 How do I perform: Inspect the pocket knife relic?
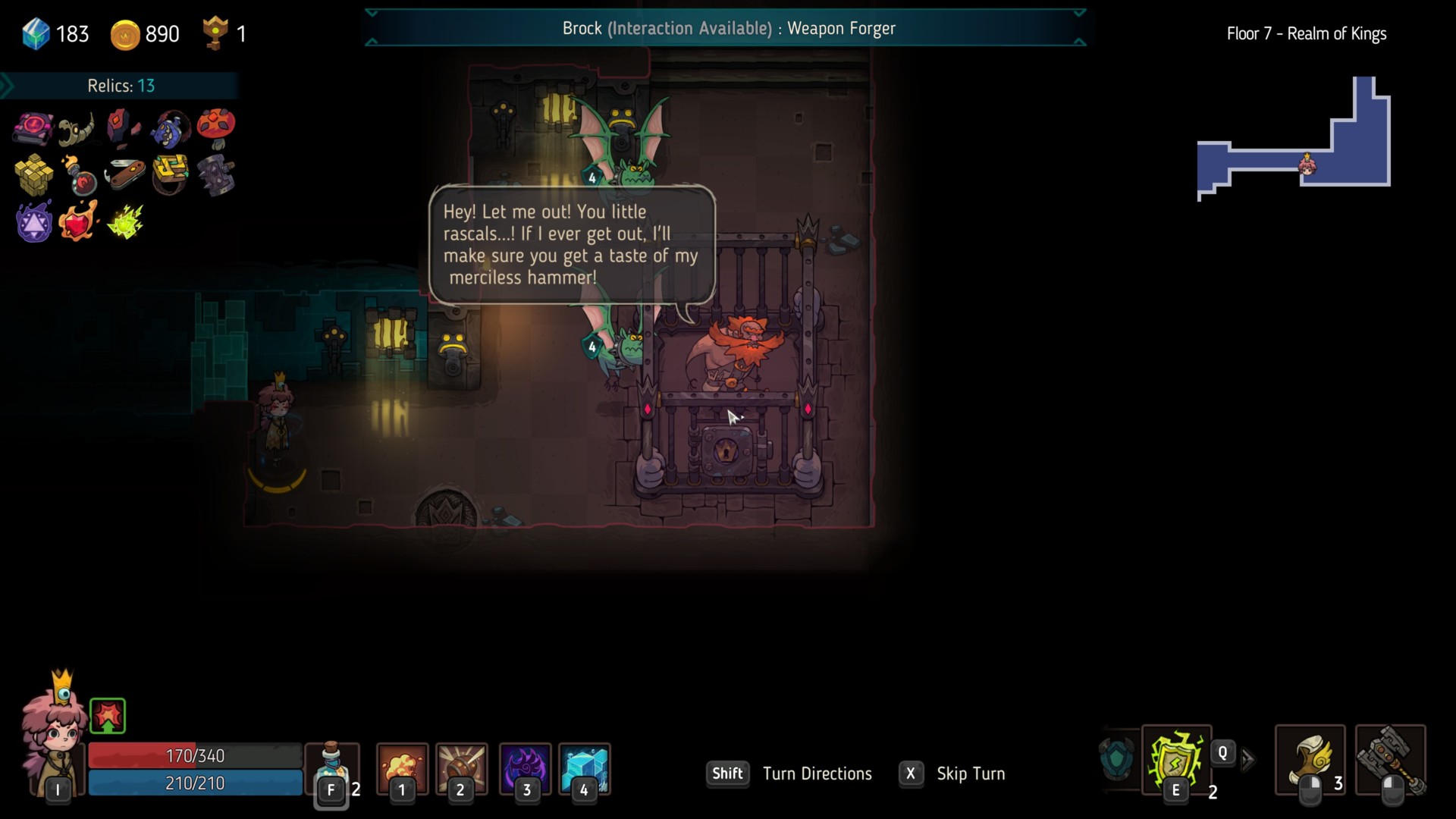point(124,174)
